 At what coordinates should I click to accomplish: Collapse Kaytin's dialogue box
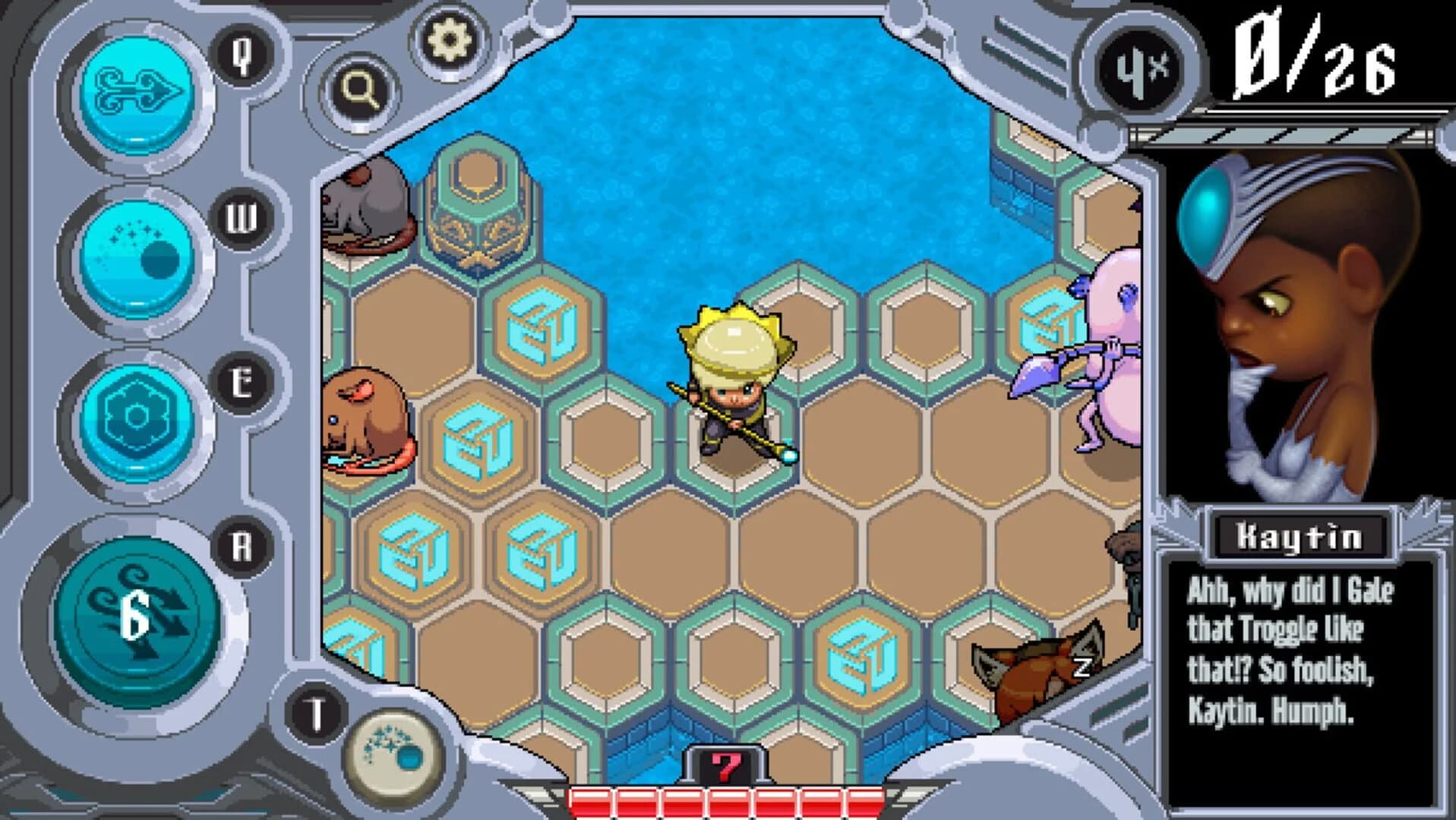coord(1291,653)
